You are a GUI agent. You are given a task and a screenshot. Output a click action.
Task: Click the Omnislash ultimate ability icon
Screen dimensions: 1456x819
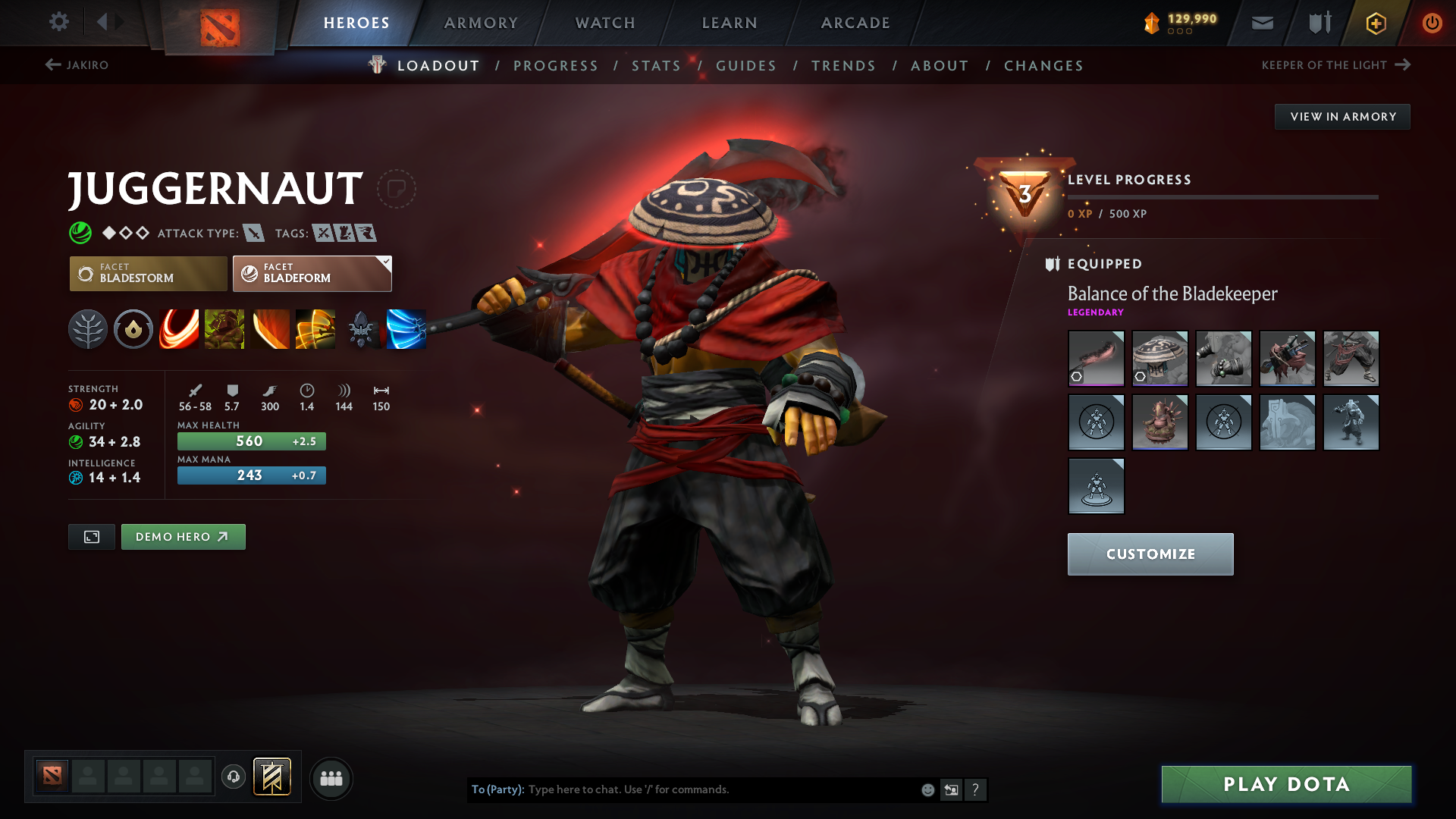406,328
